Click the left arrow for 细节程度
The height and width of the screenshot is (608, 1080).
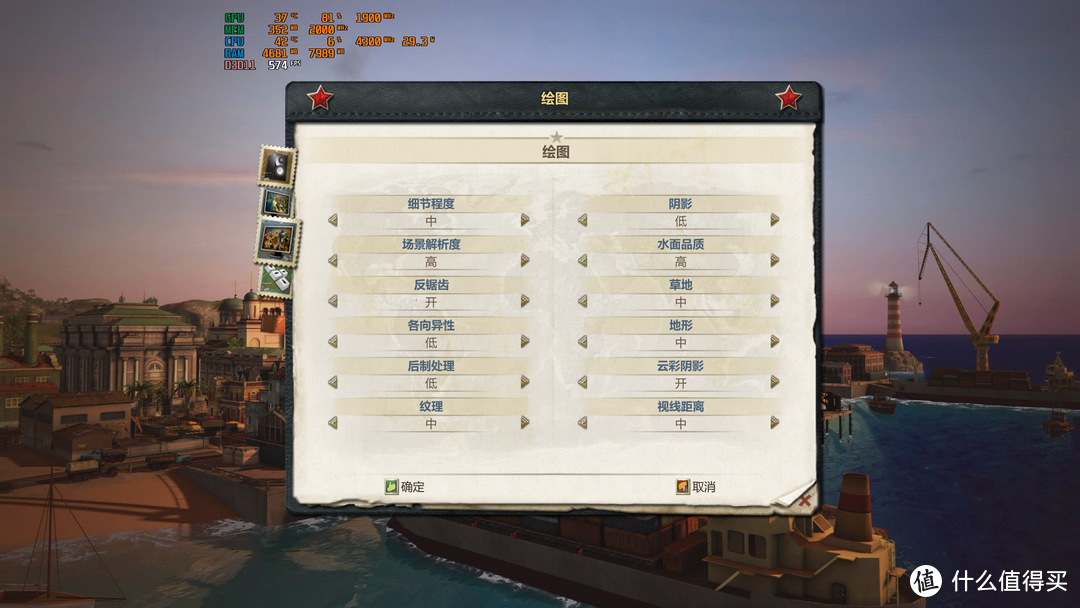tap(333, 220)
